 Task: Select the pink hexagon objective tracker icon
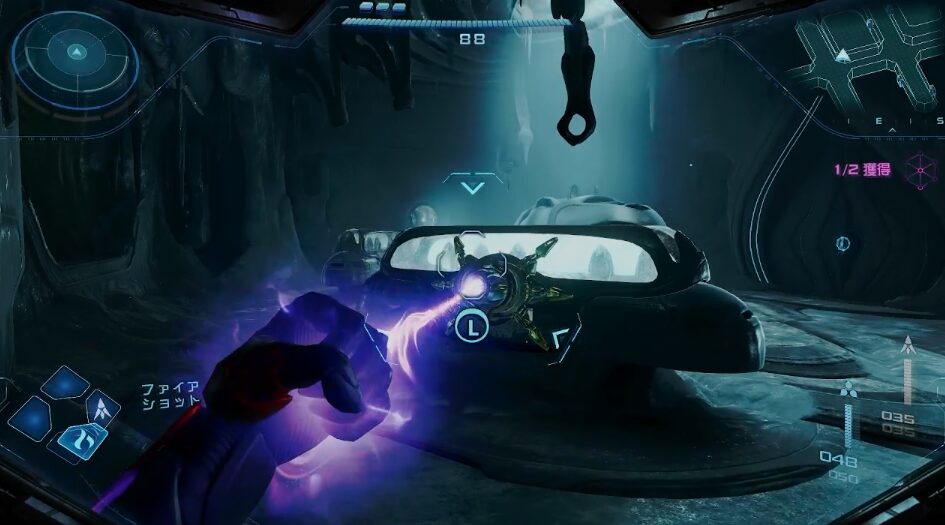(x=917, y=169)
